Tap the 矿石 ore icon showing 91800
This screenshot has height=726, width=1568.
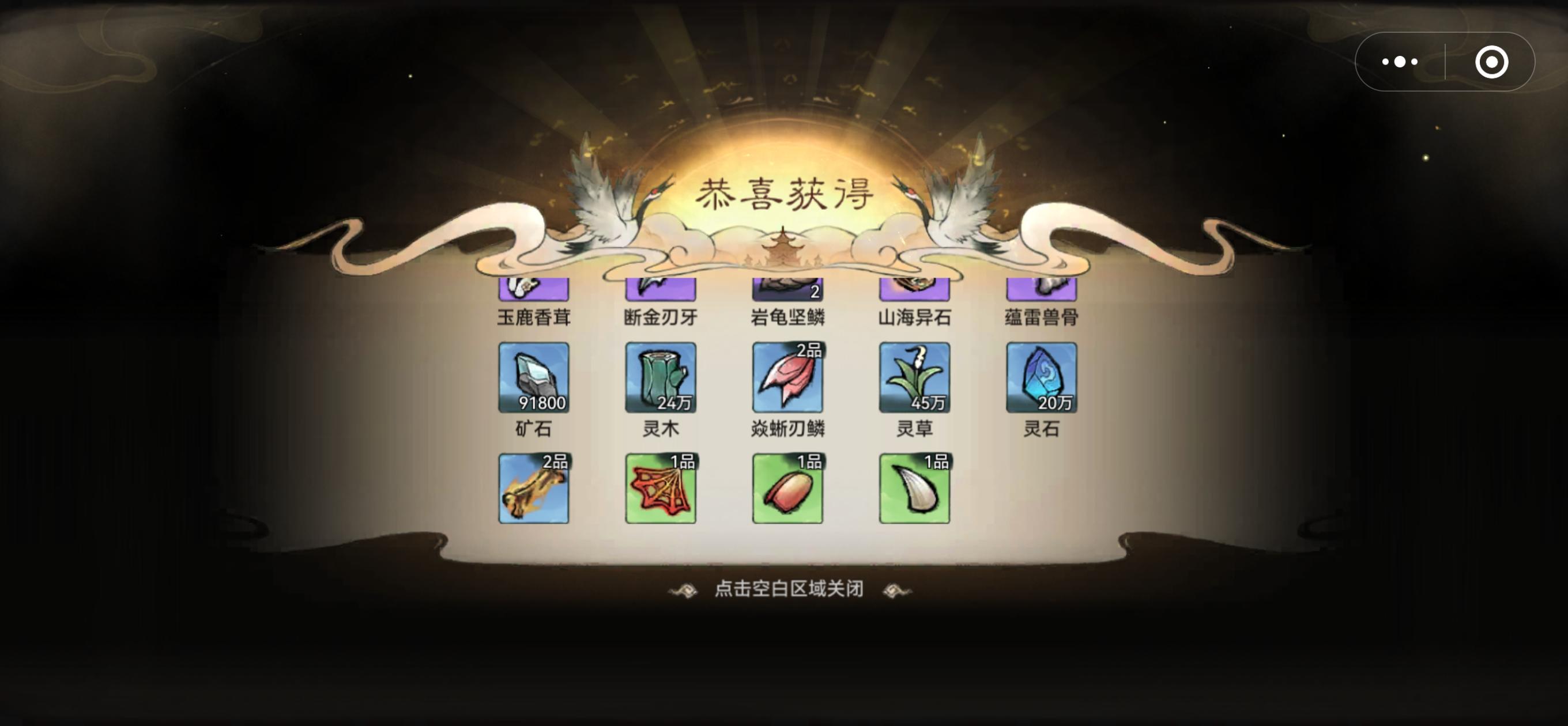coord(533,377)
